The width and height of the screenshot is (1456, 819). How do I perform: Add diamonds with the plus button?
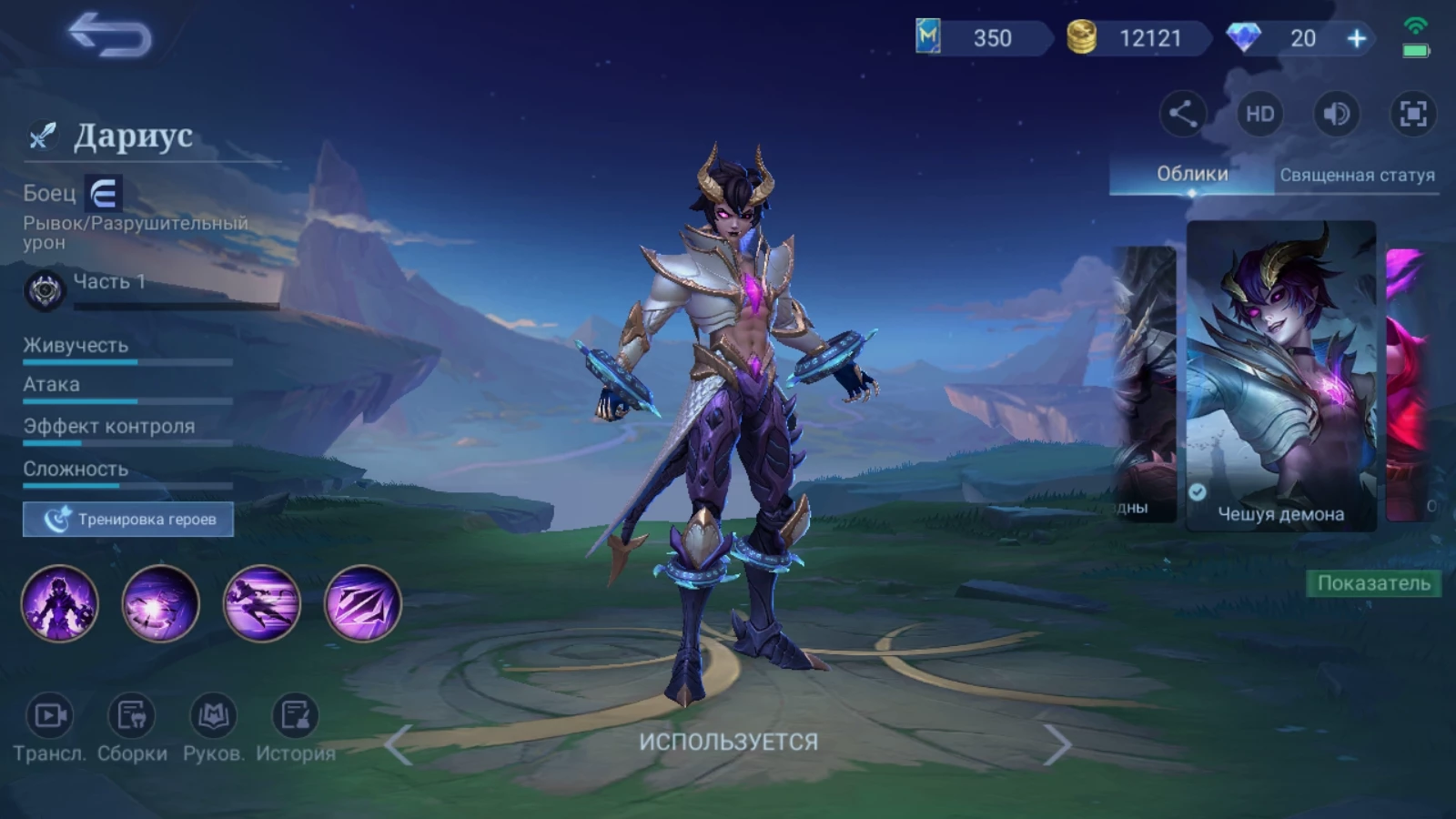pos(1356,38)
